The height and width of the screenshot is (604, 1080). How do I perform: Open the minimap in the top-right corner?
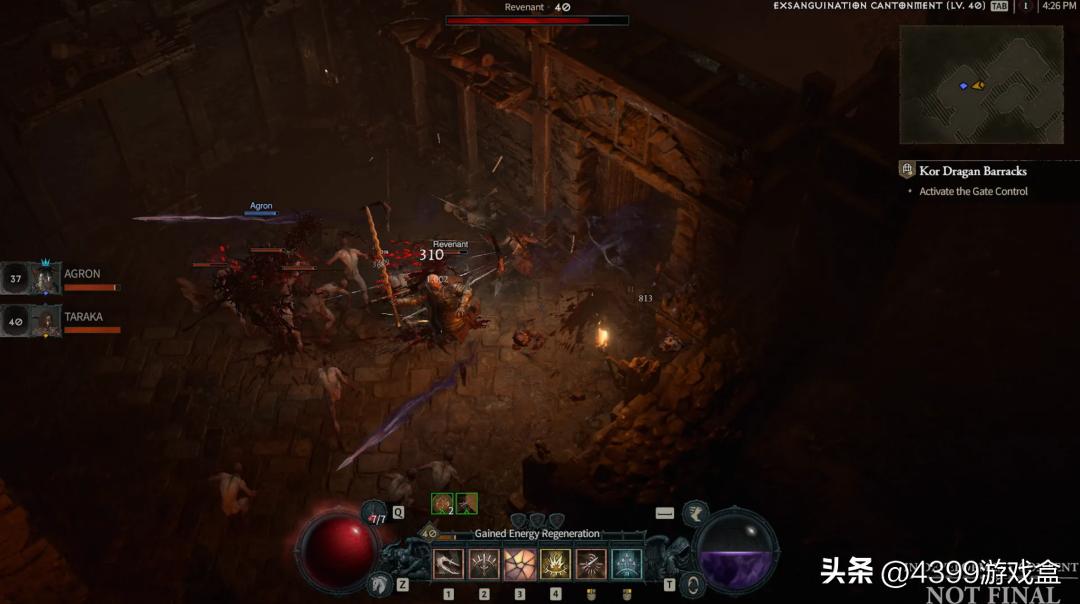click(x=981, y=84)
